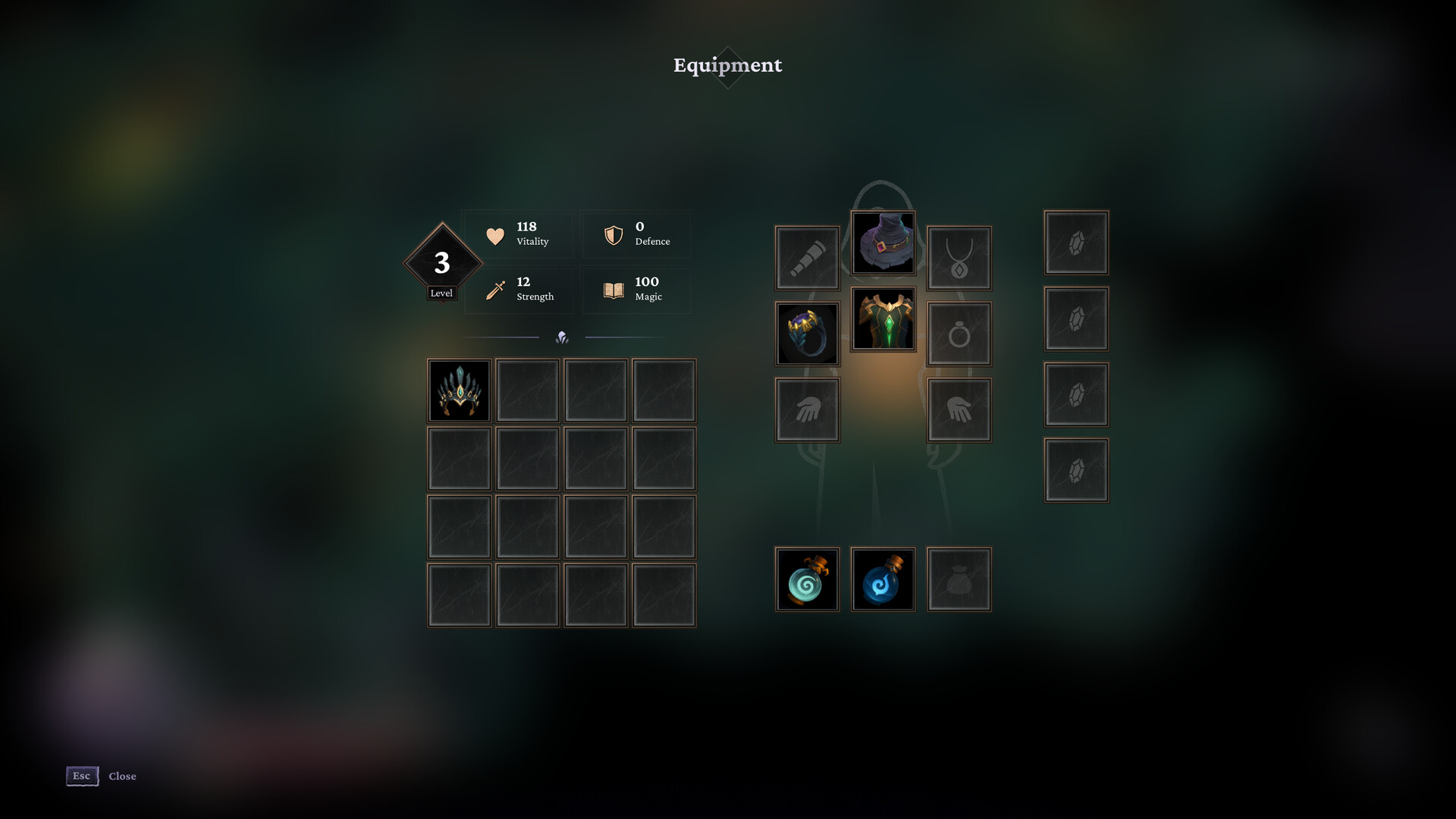Click the right glove equipment slot
The image size is (1456, 819).
[959, 409]
